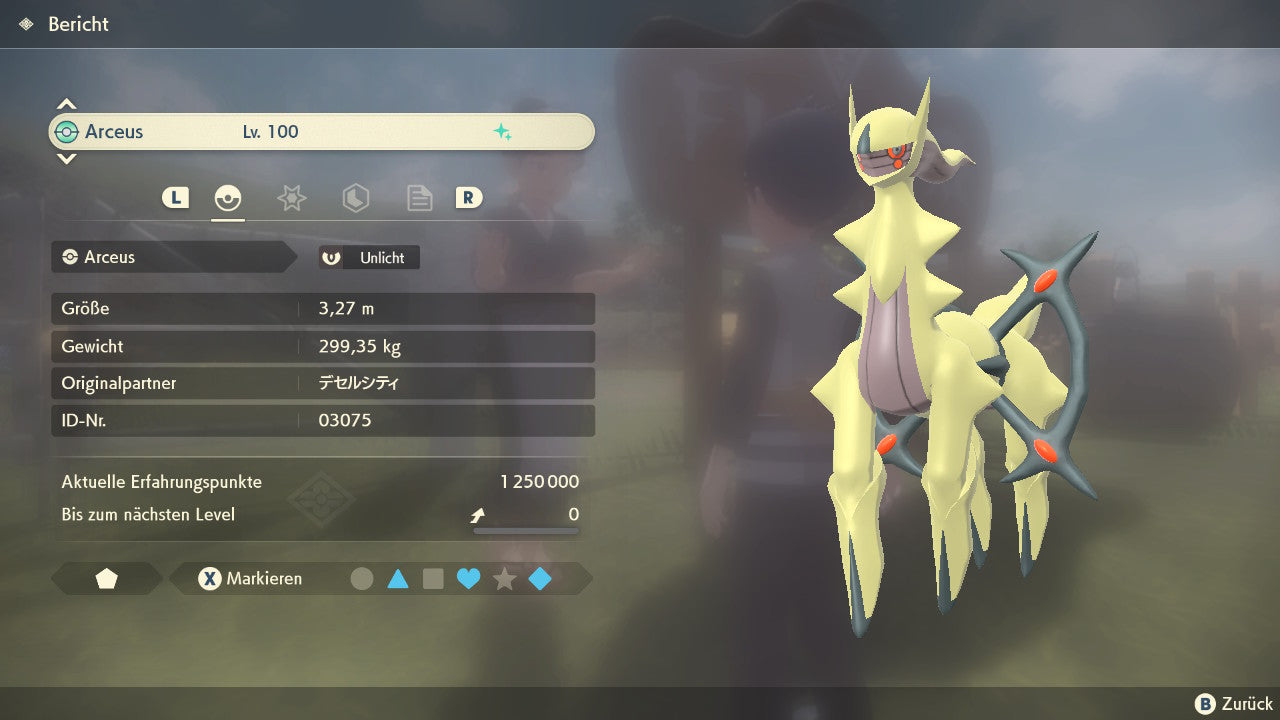Show the document notes tab
The width and height of the screenshot is (1280, 720).
click(419, 198)
